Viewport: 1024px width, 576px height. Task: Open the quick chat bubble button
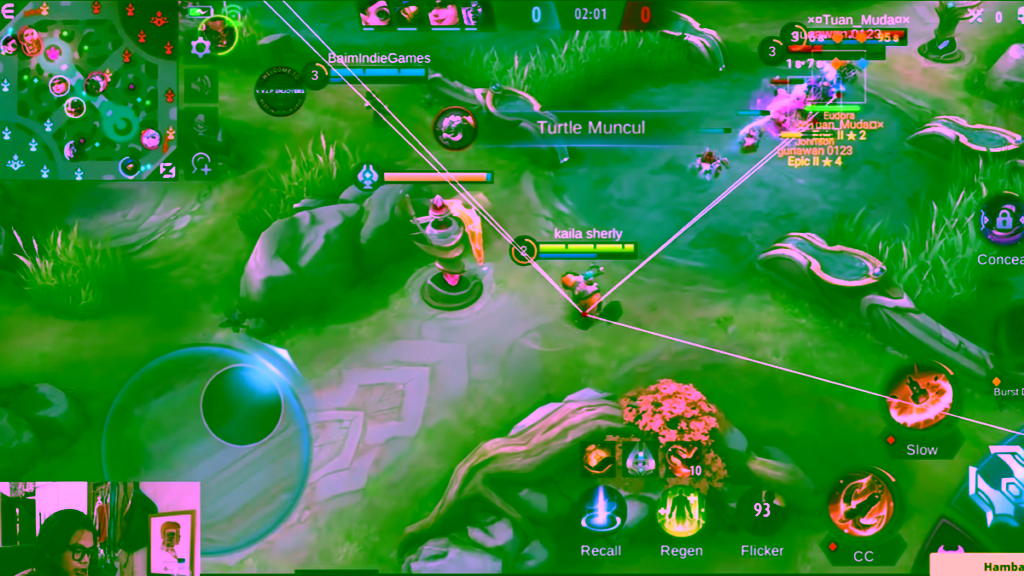click(x=201, y=163)
